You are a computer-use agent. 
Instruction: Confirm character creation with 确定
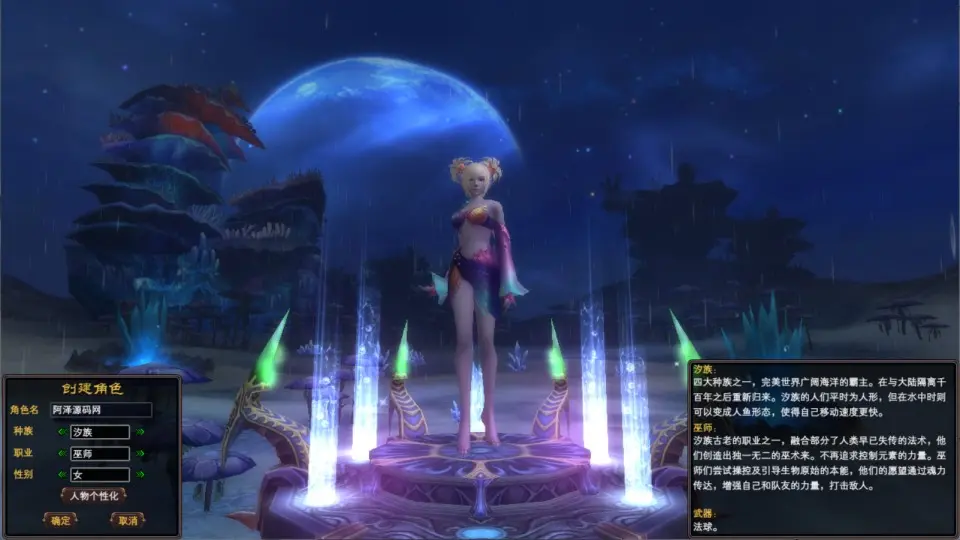click(x=60, y=520)
